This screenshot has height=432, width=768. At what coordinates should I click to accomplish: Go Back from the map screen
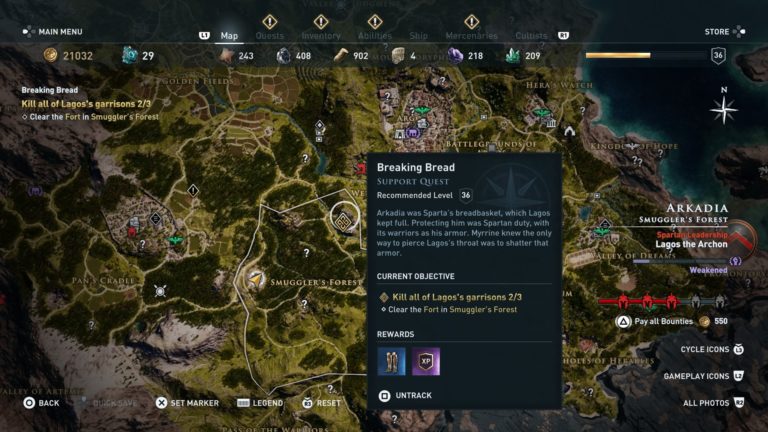pos(40,403)
